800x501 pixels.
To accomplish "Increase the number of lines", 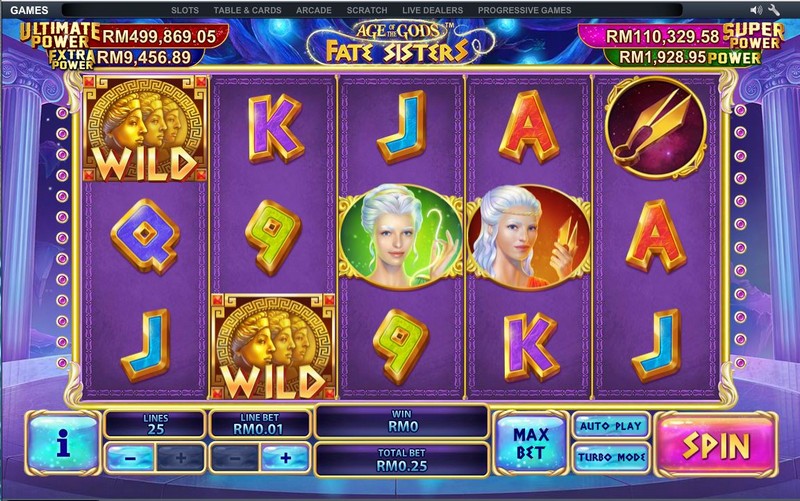I will coord(181,459).
